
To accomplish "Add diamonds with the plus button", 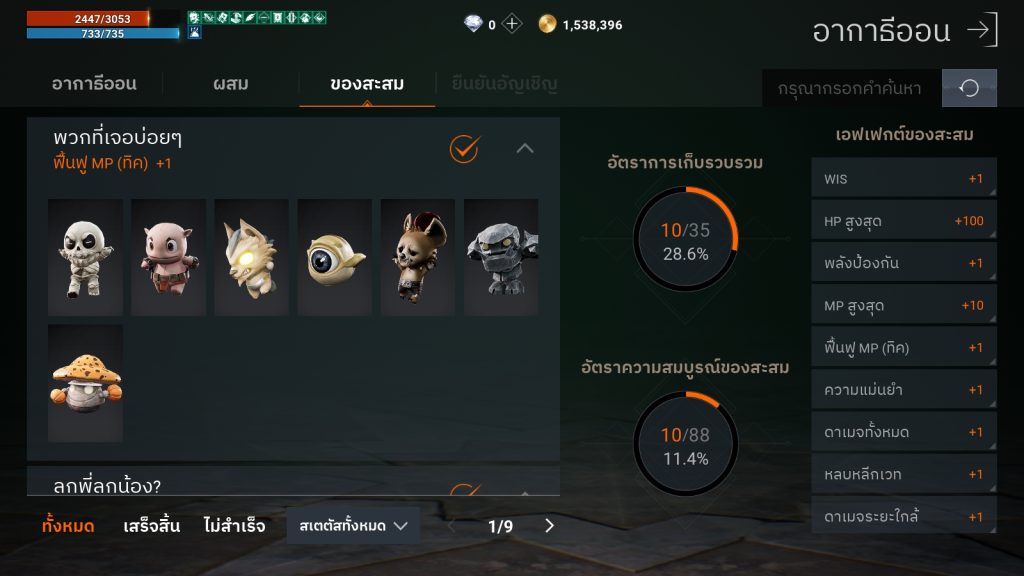I will (x=512, y=25).
